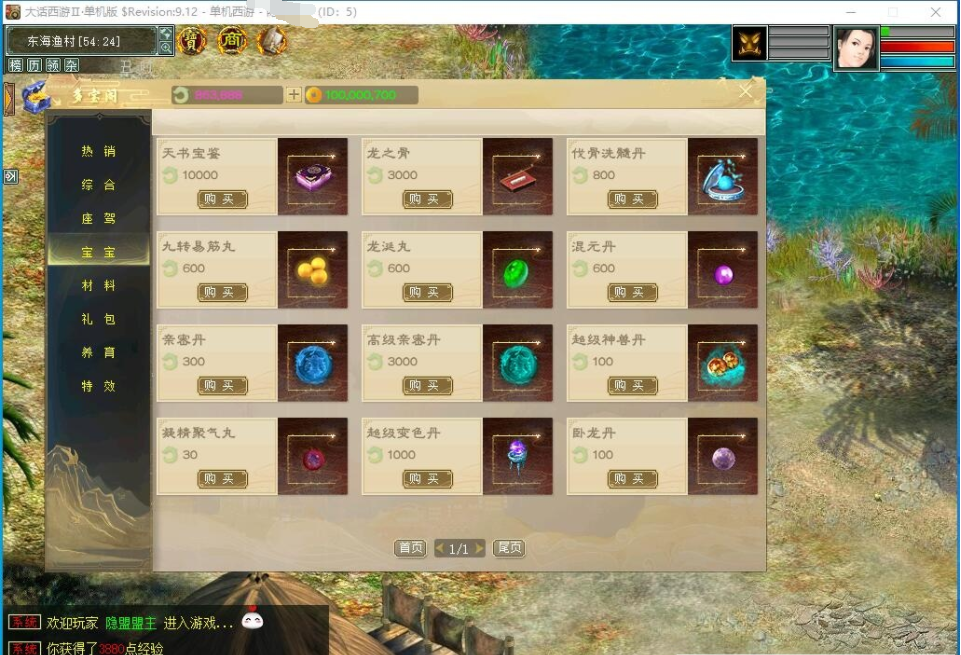Click the 寶 treasure icon in the top bar
Image resolution: width=961 pixels, height=655 pixels.
[x=191, y=41]
